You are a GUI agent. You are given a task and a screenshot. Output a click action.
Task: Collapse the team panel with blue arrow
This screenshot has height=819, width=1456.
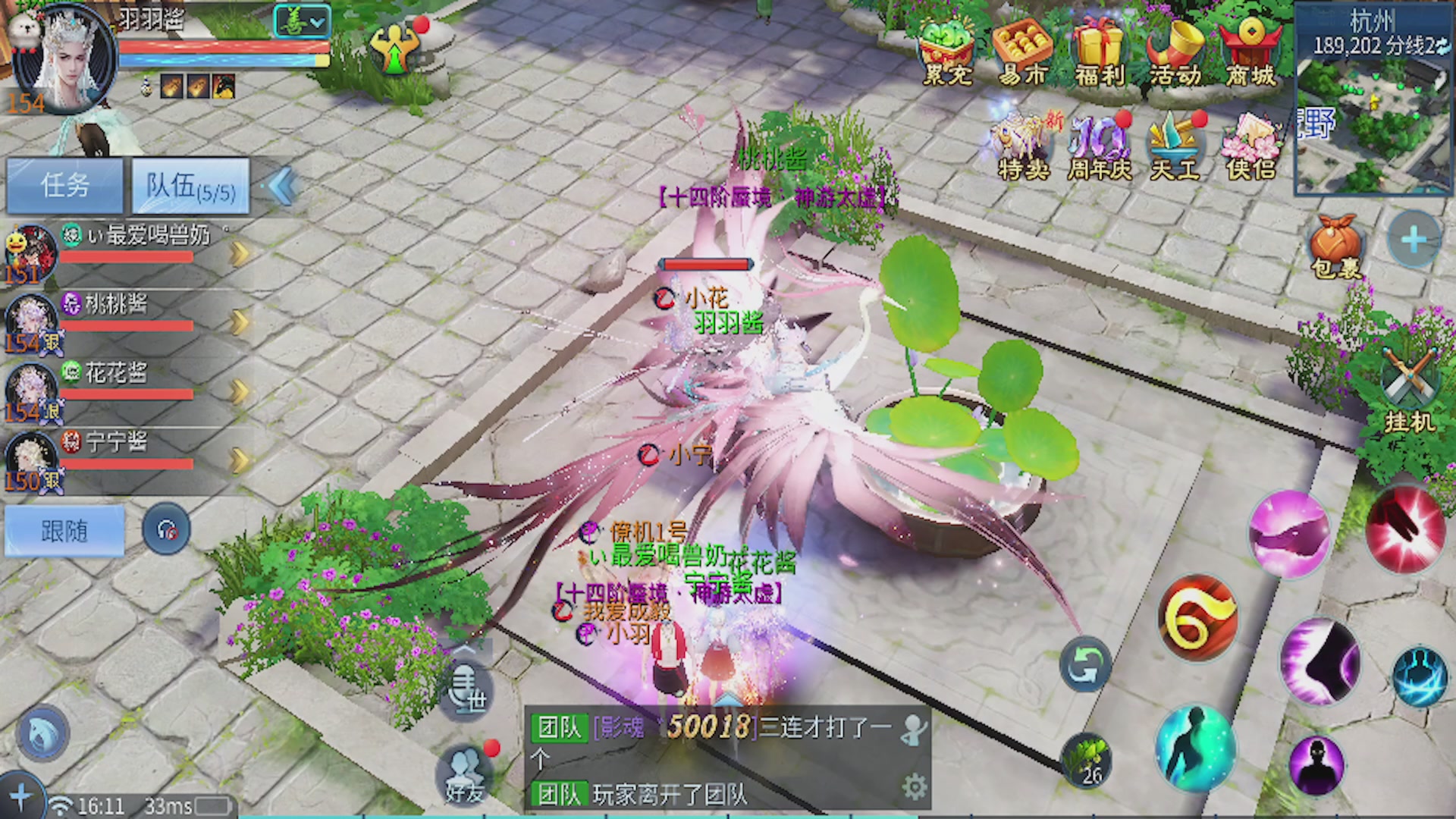click(281, 186)
